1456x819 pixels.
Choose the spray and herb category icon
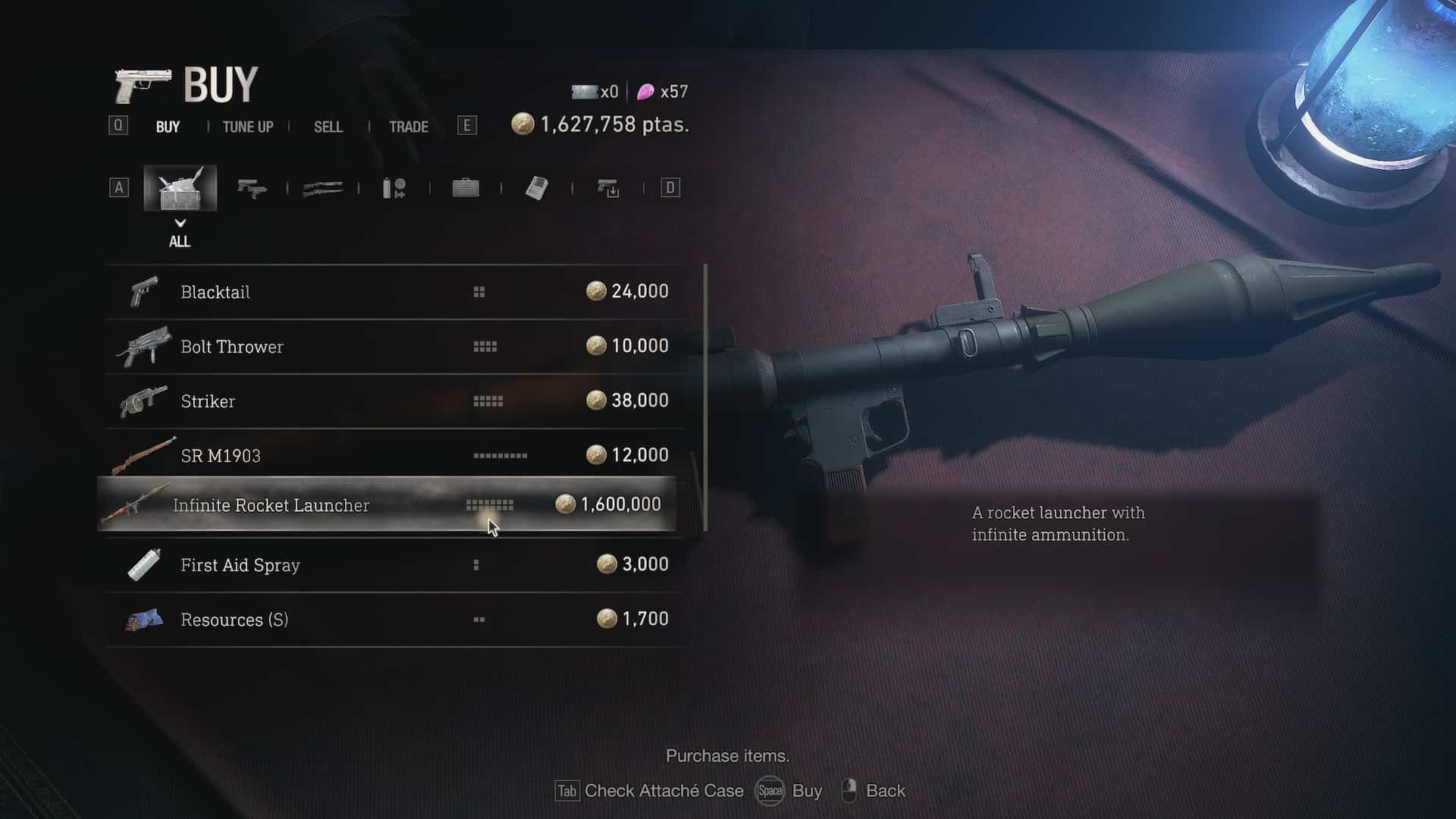tap(394, 188)
